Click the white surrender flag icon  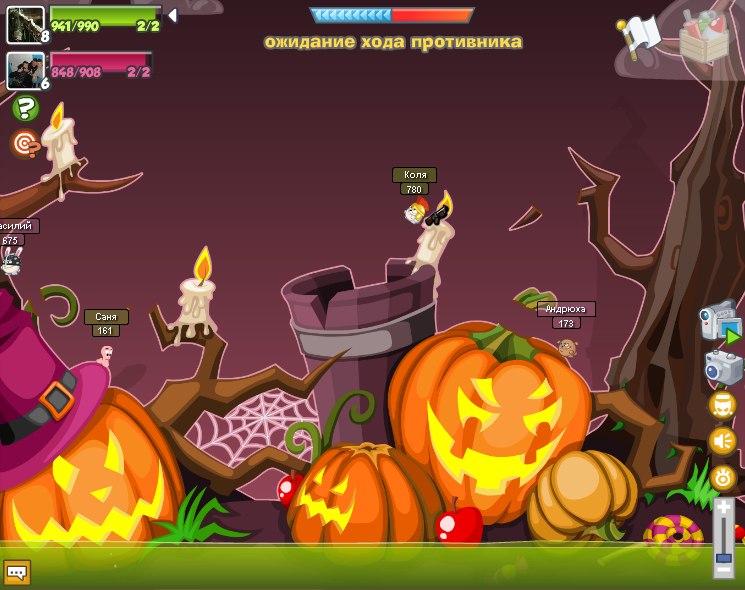pos(640,34)
